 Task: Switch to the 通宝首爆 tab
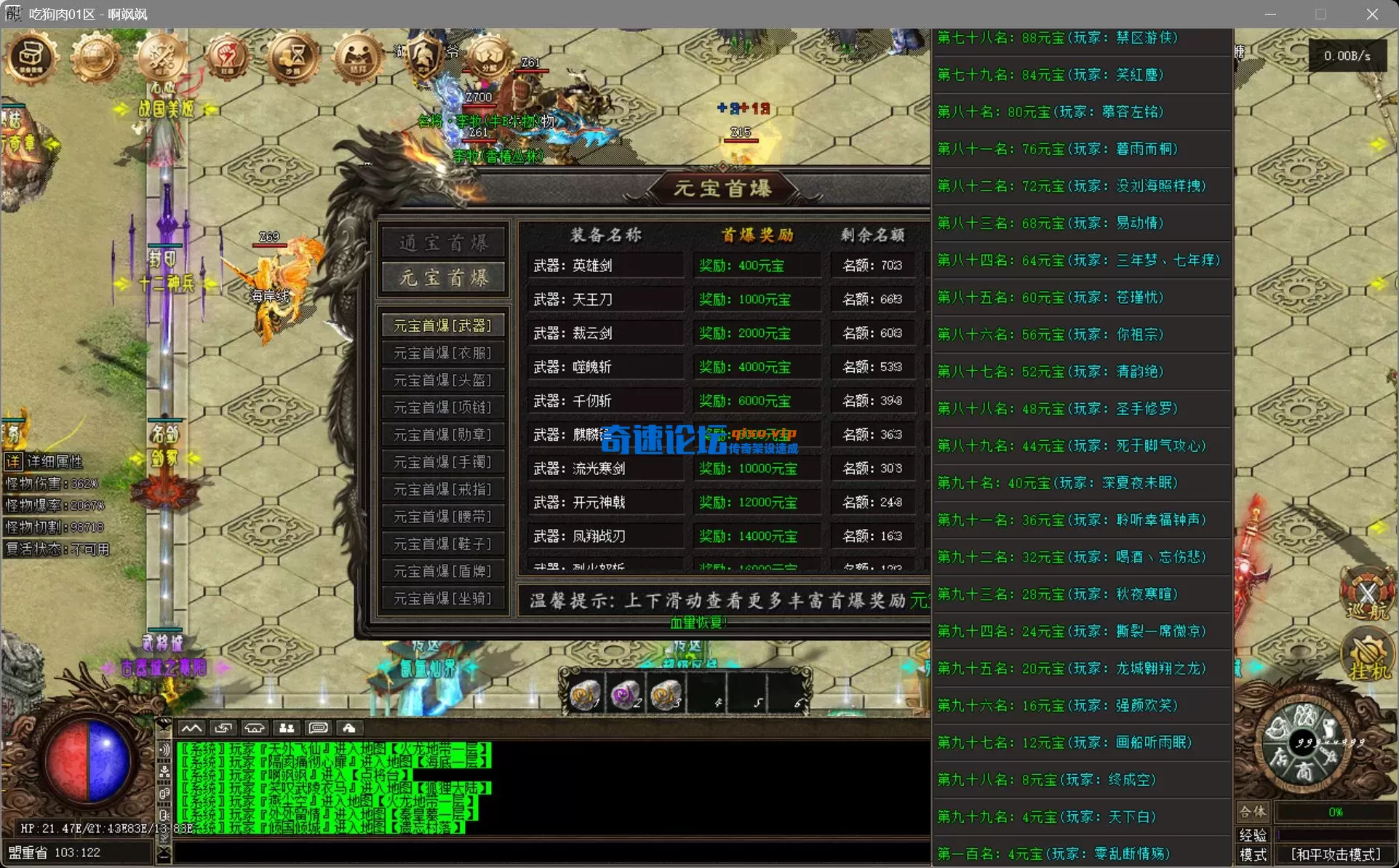click(x=443, y=242)
